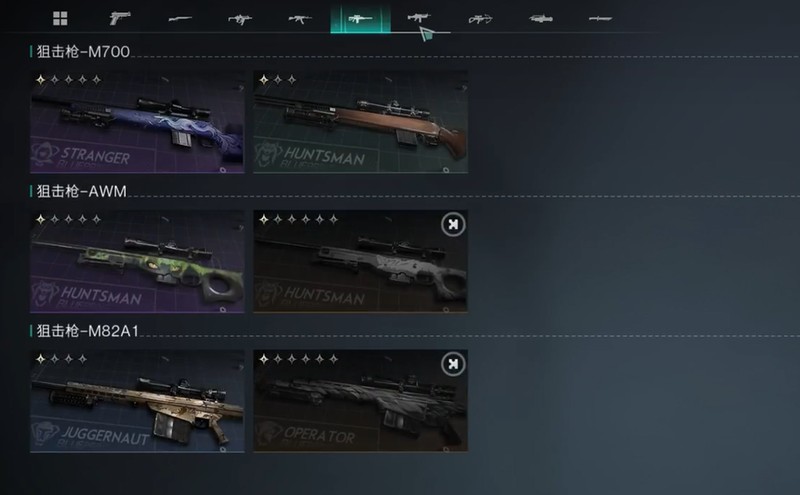Click the arrow icon on grey AWM card
800x495 pixels.
[x=453, y=225]
